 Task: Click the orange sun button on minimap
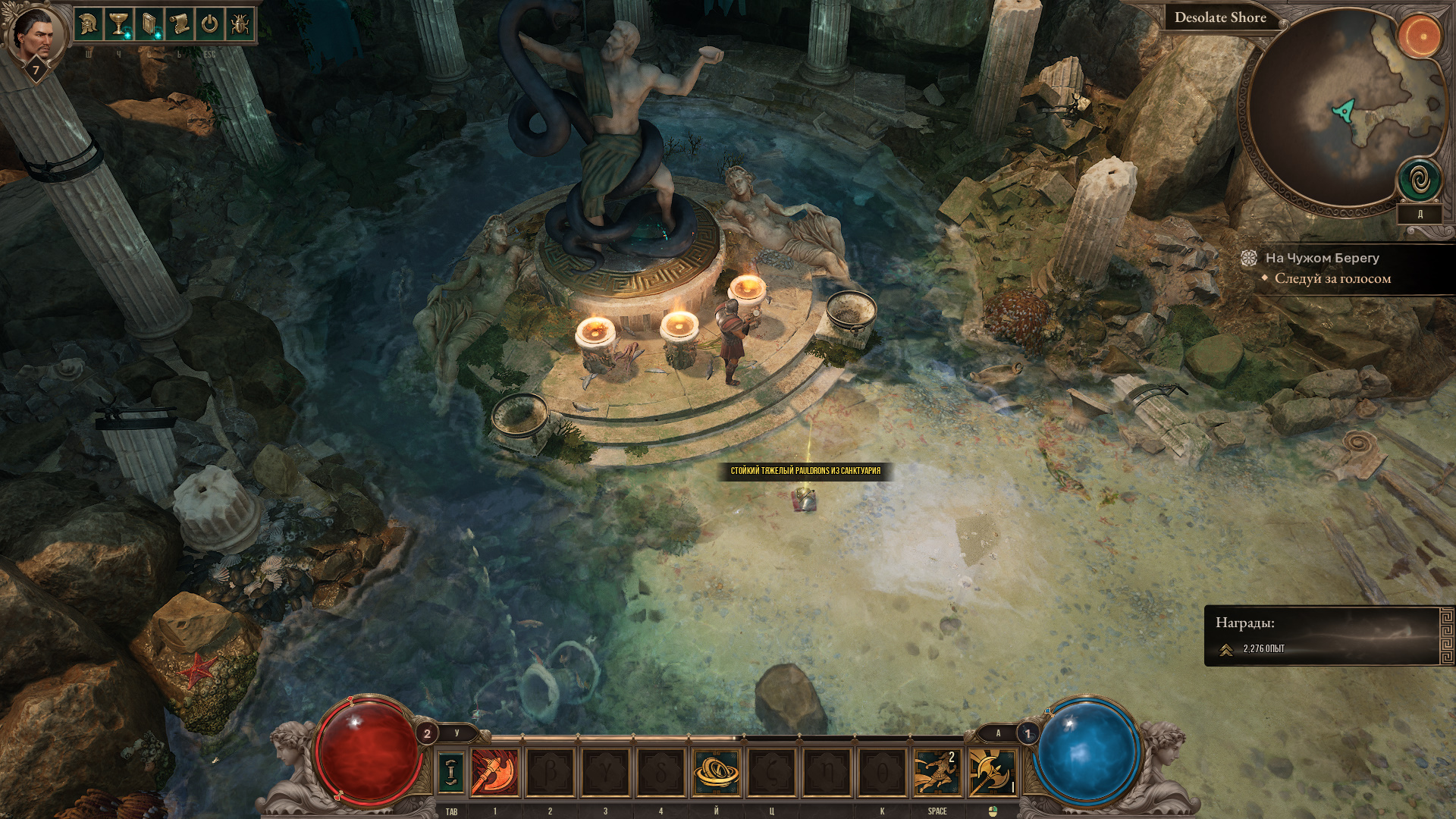tap(1420, 36)
